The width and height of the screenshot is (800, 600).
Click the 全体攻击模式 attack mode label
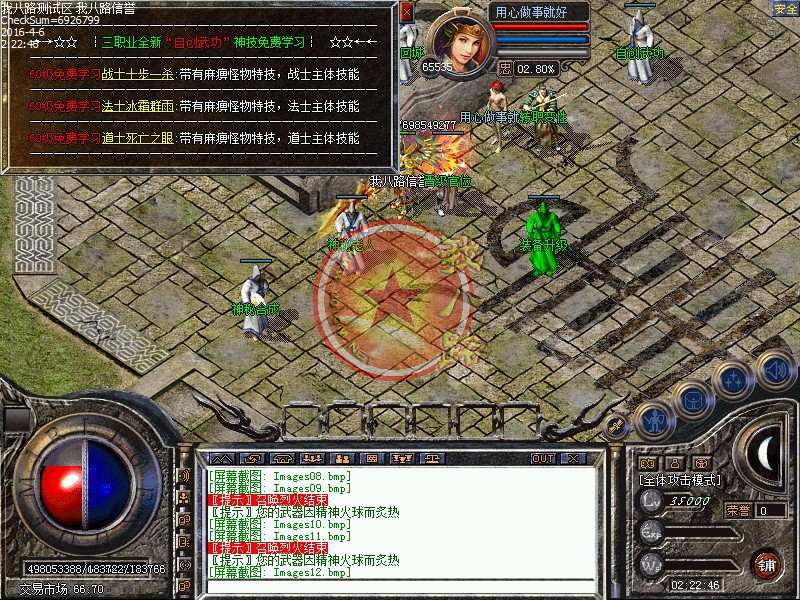coord(679,480)
